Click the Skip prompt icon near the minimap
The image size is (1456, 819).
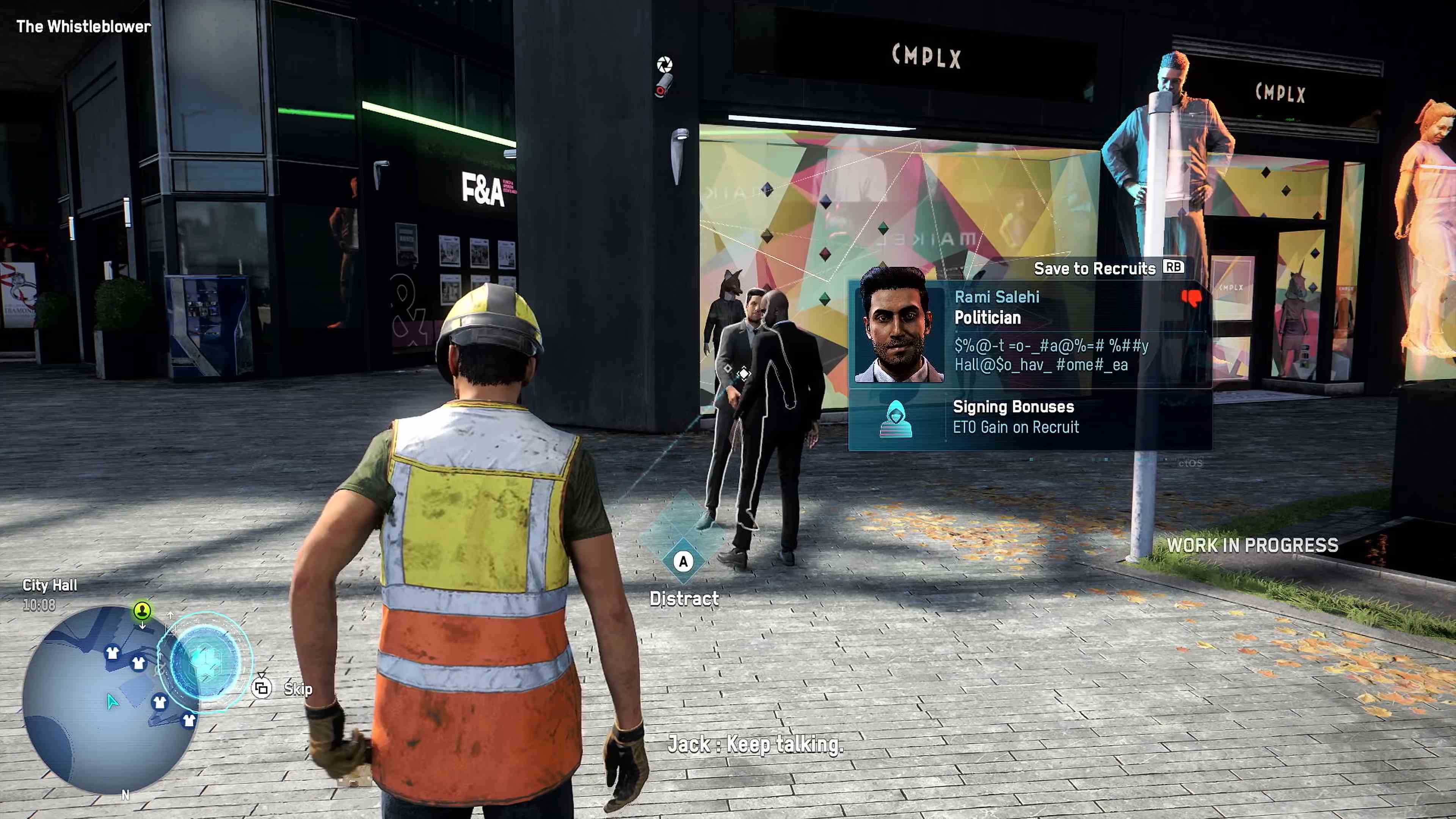[262, 689]
